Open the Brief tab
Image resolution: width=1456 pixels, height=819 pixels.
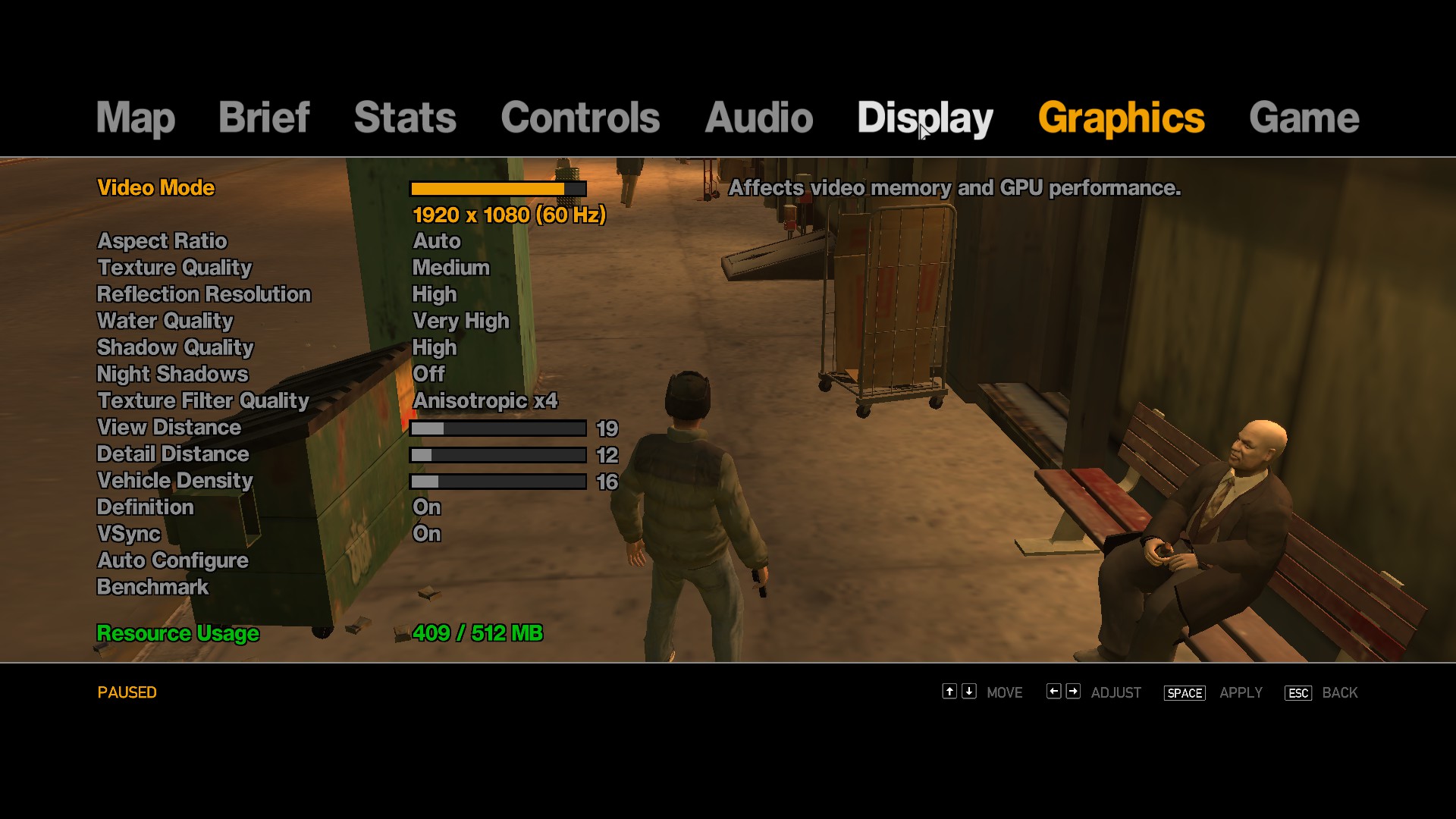[x=264, y=118]
